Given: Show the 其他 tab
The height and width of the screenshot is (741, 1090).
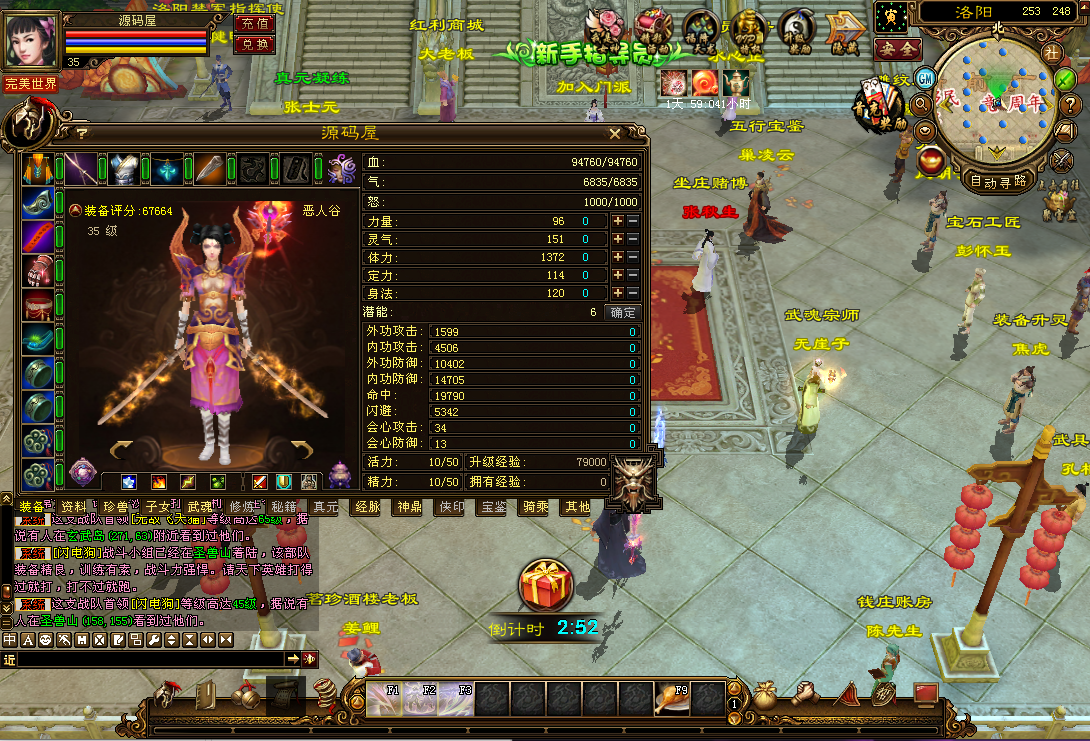Looking at the screenshot, I should (578, 507).
